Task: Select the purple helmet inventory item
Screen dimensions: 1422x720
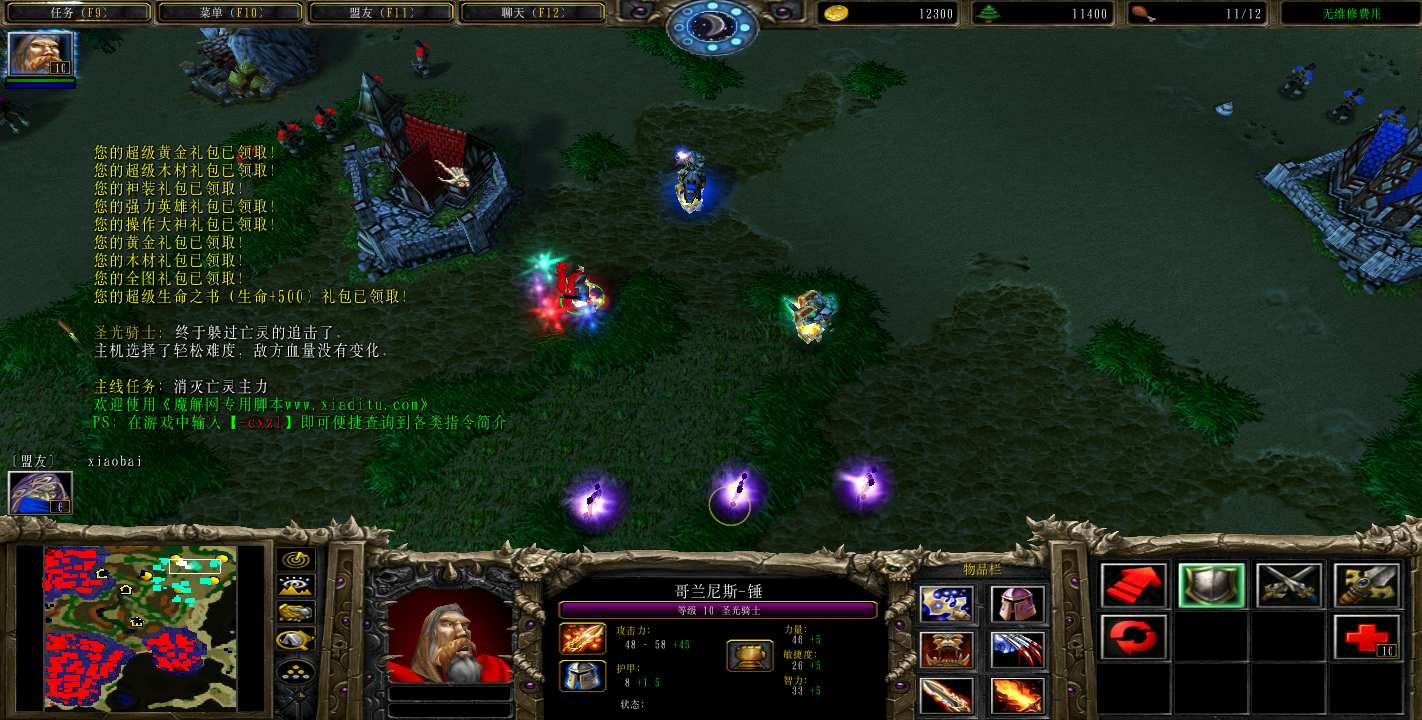Action: pyautogui.click(x=1017, y=605)
